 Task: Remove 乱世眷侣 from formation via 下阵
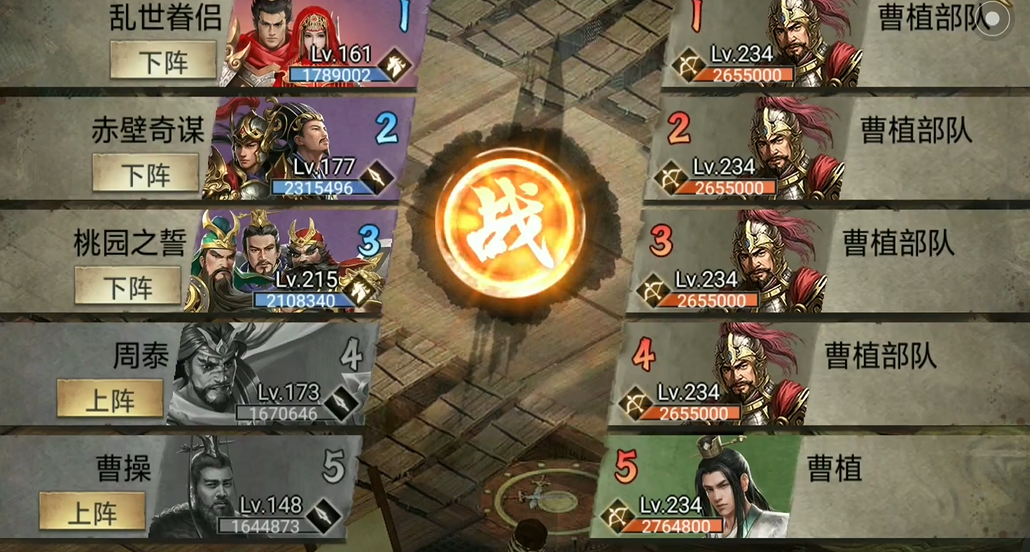tap(163, 62)
